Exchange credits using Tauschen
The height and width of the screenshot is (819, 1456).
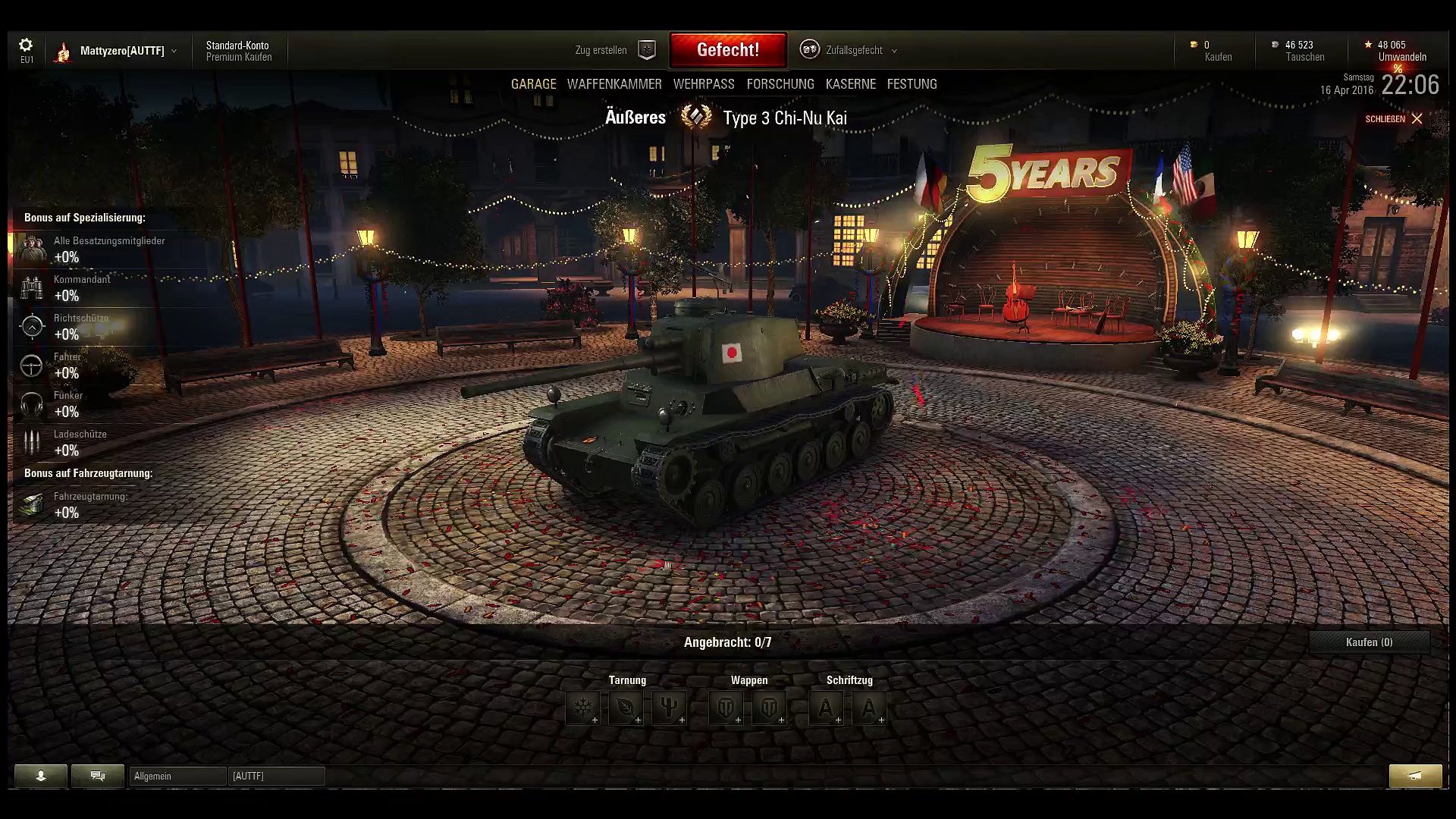click(1304, 58)
